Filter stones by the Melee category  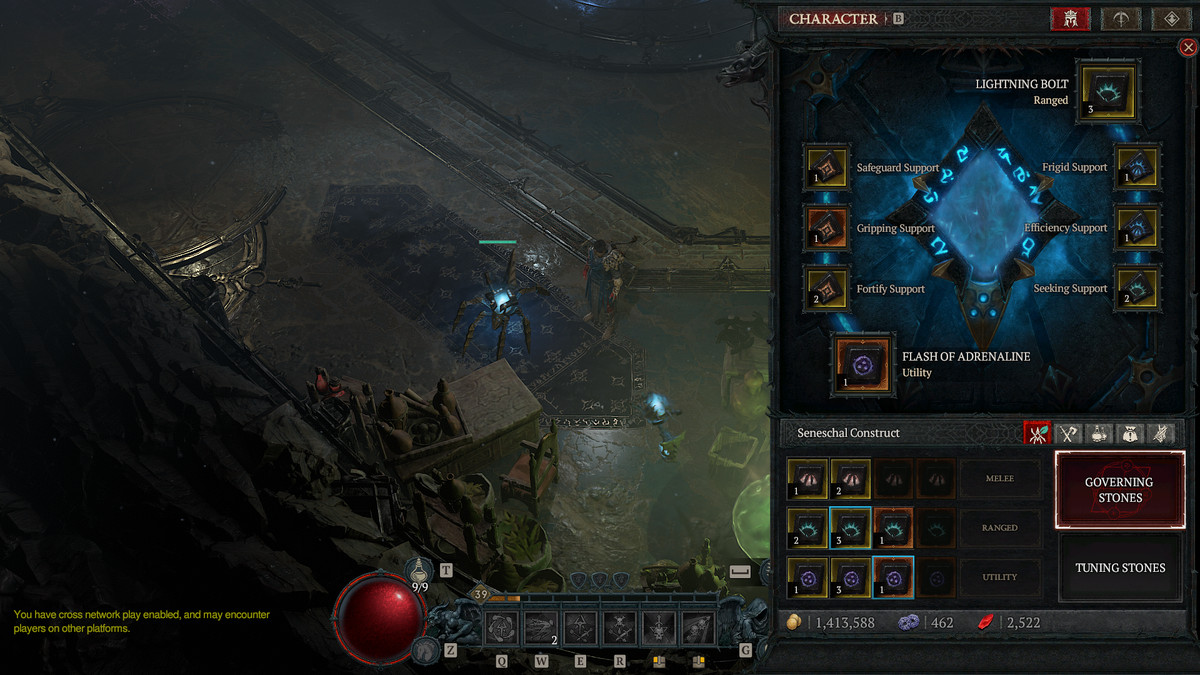tap(999, 479)
